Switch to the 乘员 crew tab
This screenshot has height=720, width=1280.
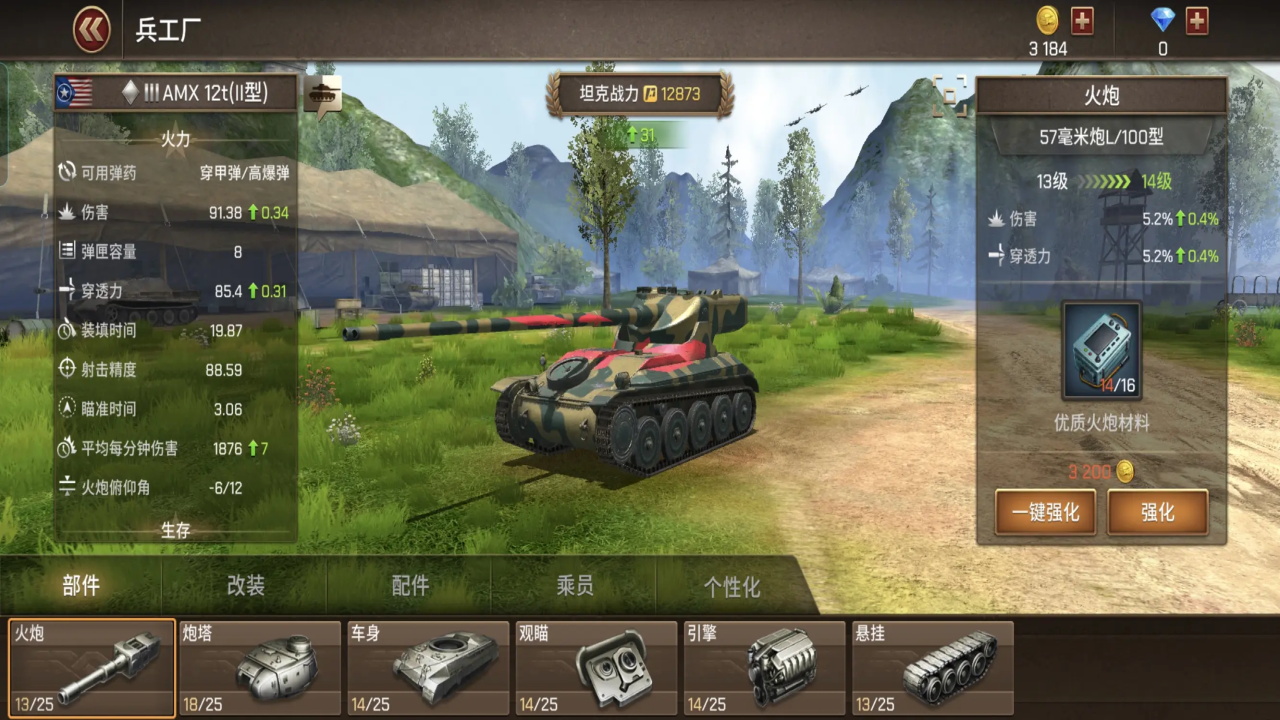click(x=575, y=586)
